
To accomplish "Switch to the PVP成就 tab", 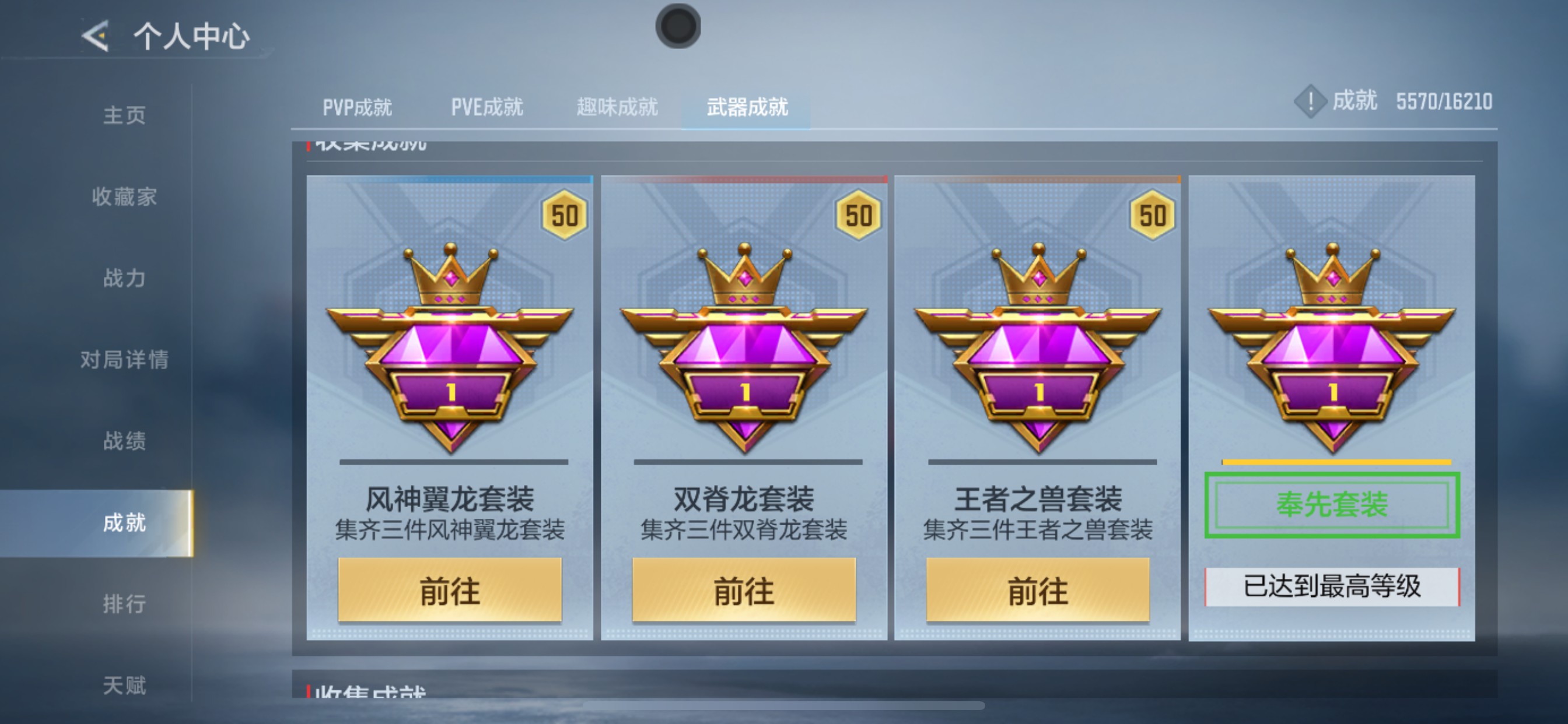I will 356,107.
